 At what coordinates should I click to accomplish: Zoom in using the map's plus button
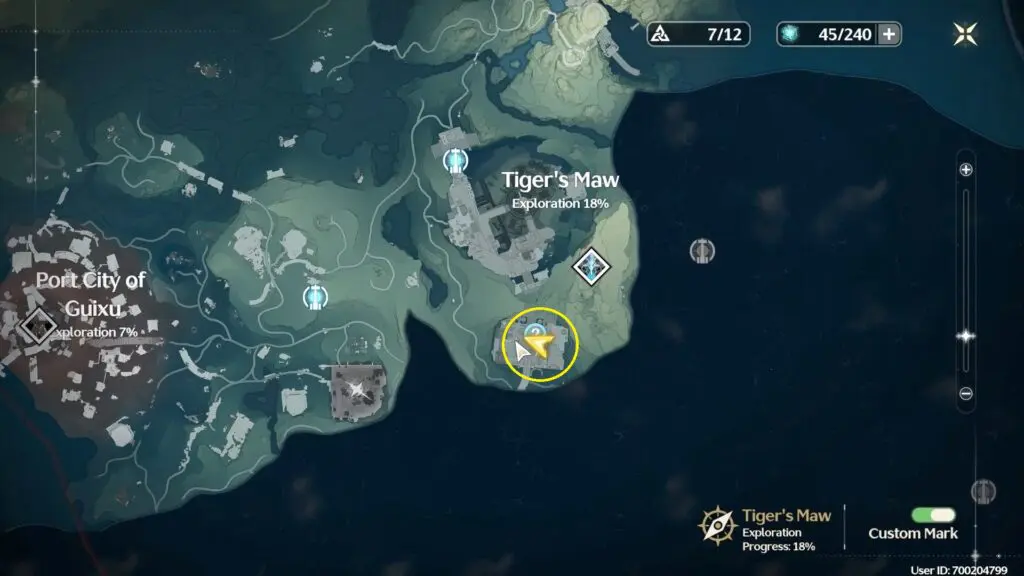pyautogui.click(x=966, y=170)
